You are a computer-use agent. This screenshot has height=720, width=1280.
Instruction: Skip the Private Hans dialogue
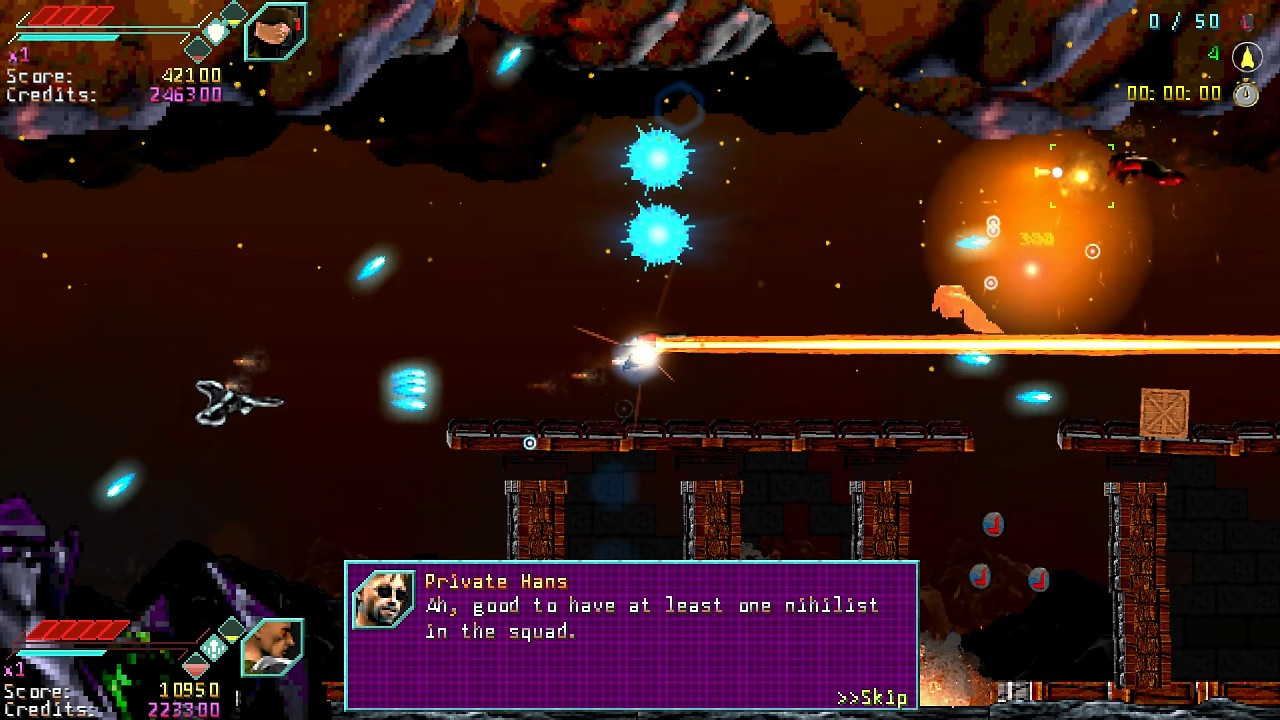(x=872, y=697)
